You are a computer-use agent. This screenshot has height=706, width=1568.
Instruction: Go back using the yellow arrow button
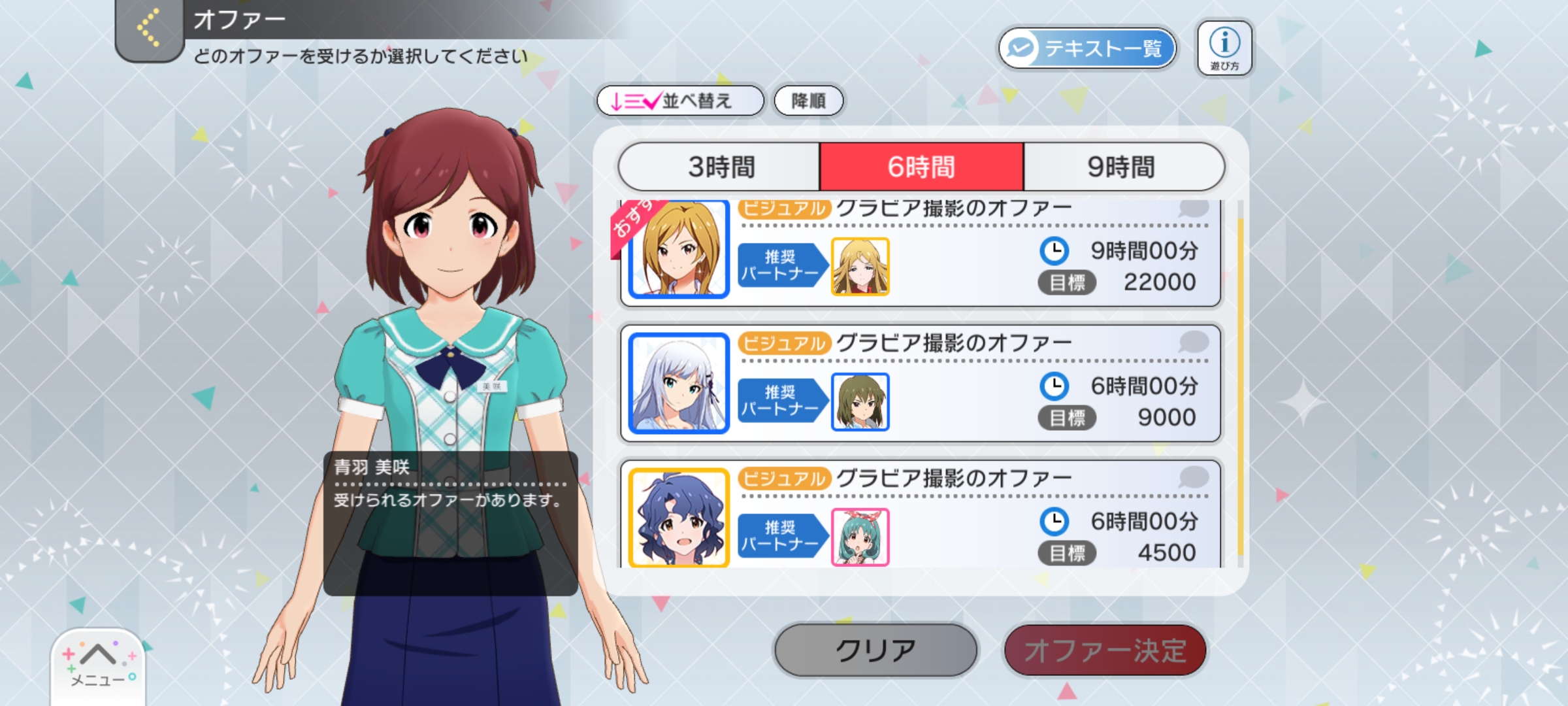pos(149,29)
